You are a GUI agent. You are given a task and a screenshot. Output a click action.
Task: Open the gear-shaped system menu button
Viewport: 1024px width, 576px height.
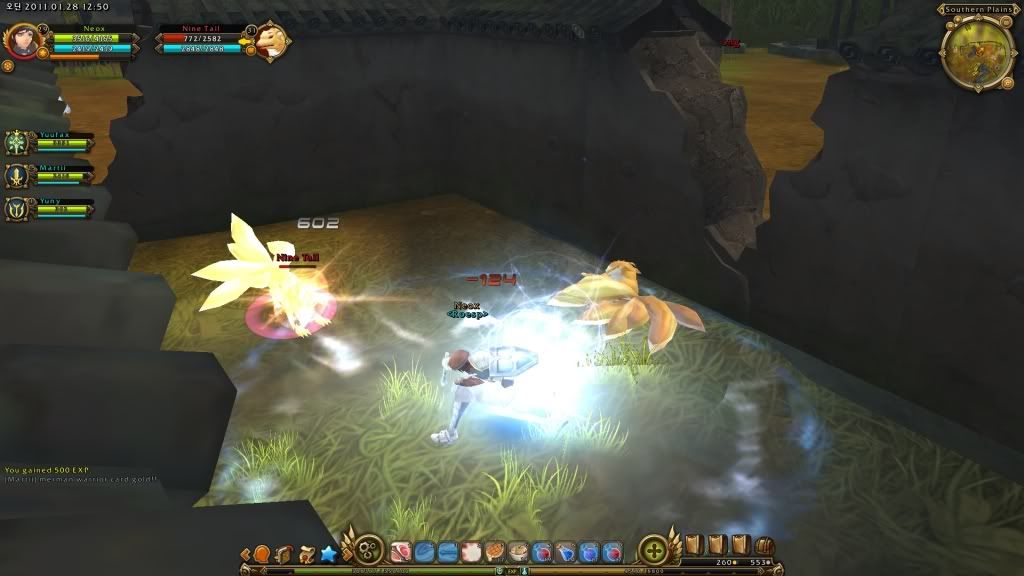coord(368,550)
